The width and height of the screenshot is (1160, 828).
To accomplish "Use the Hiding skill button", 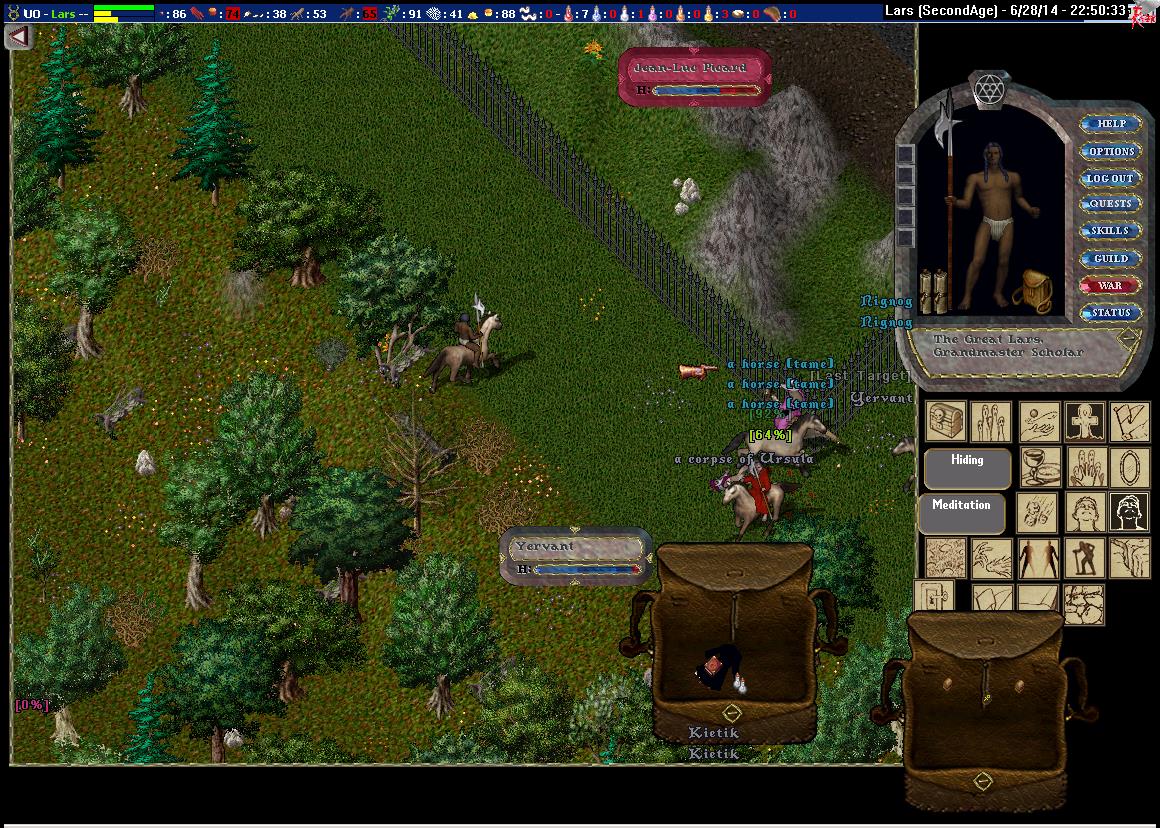I will pyautogui.click(x=966, y=464).
